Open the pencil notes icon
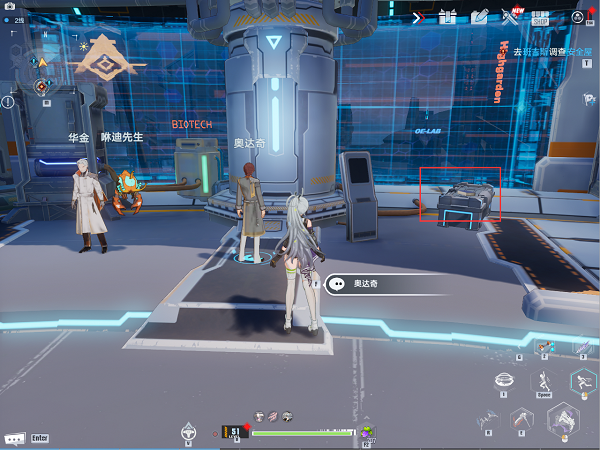The height and width of the screenshot is (450, 600). coord(479,16)
